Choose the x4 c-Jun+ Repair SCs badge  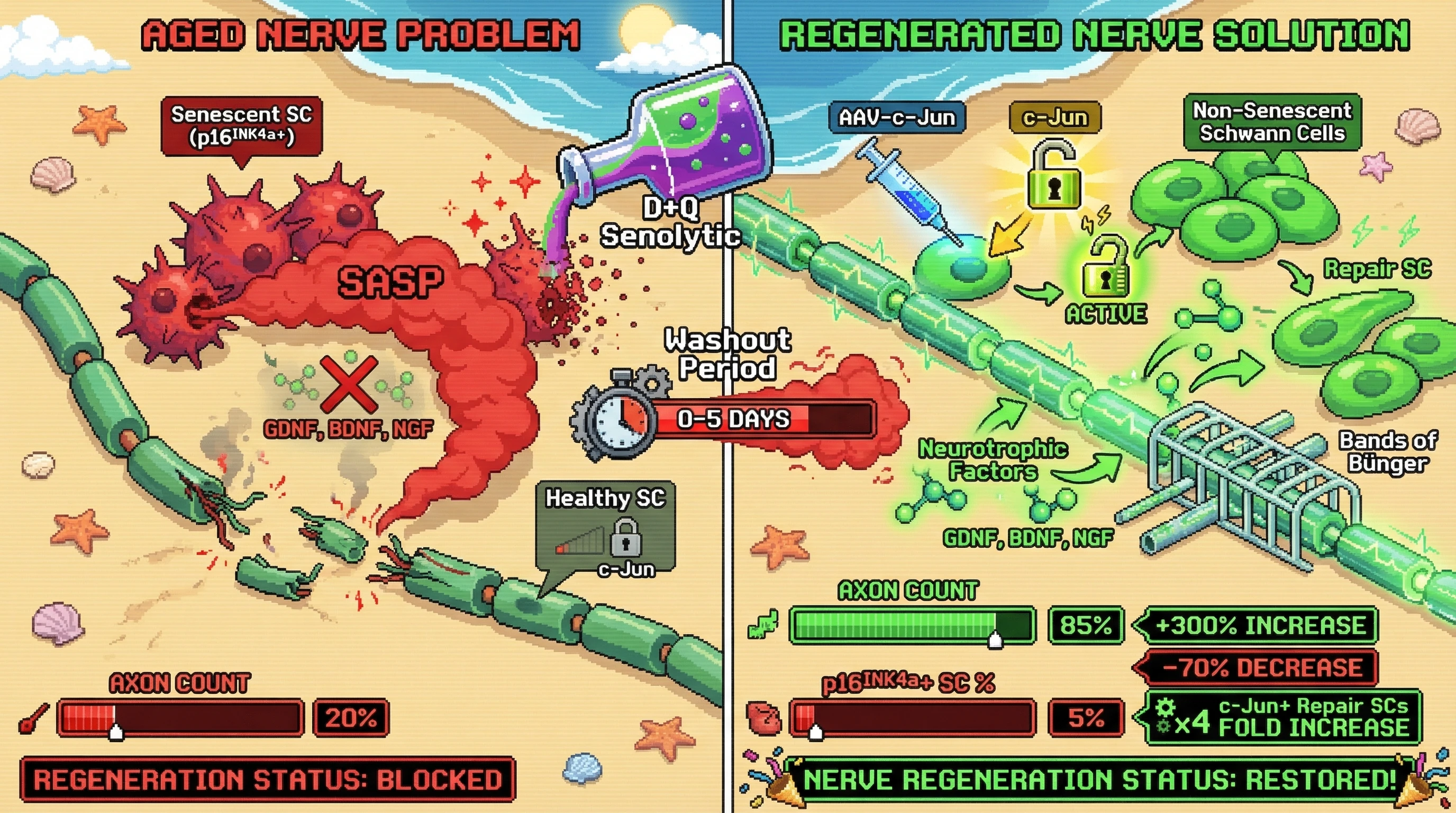[x=1282, y=717]
